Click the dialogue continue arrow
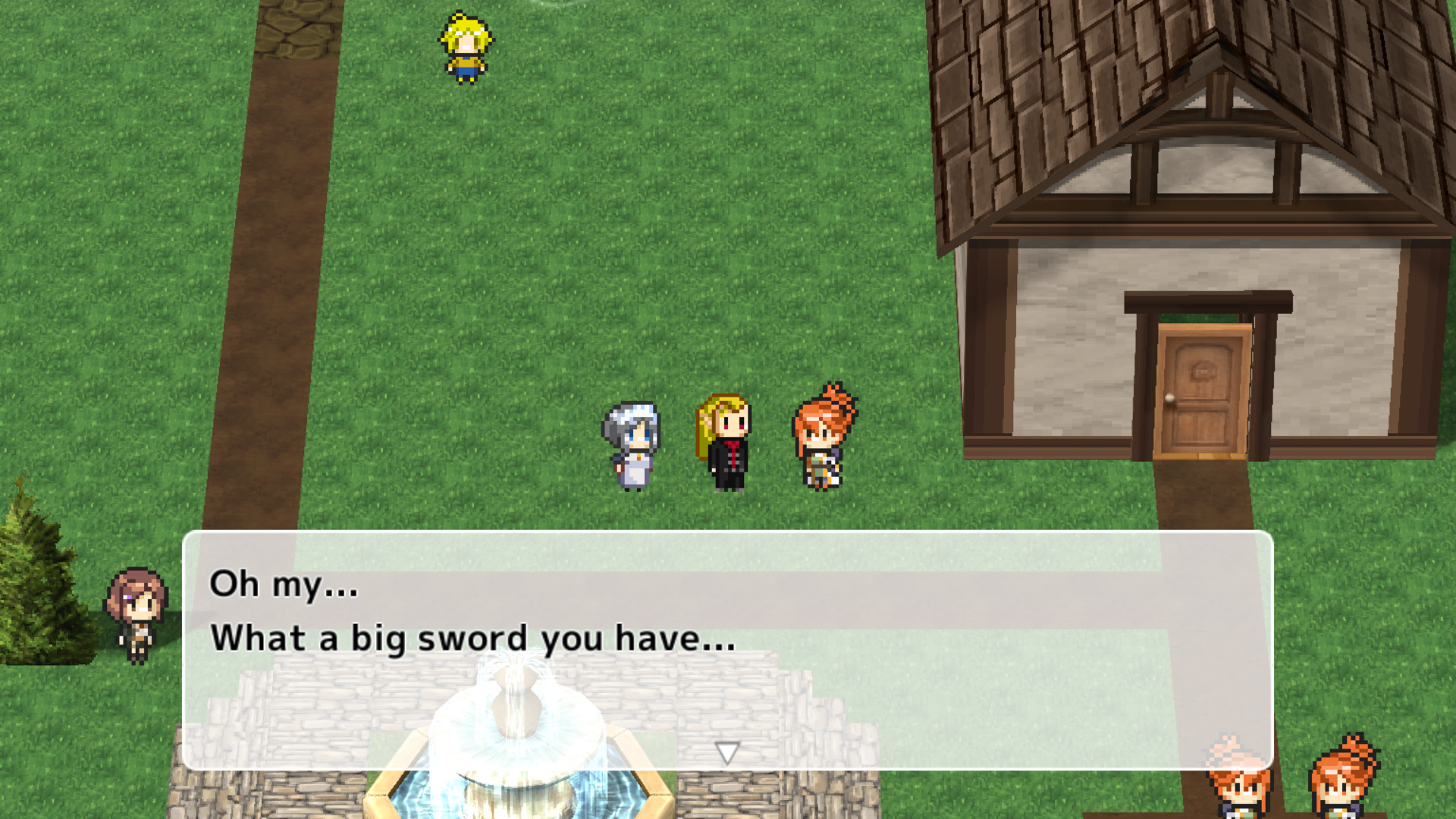The height and width of the screenshot is (819, 1456). coord(727,755)
